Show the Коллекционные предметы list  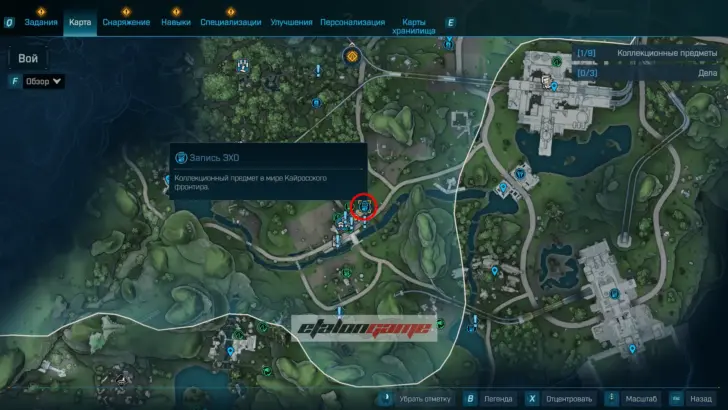tap(651, 52)
